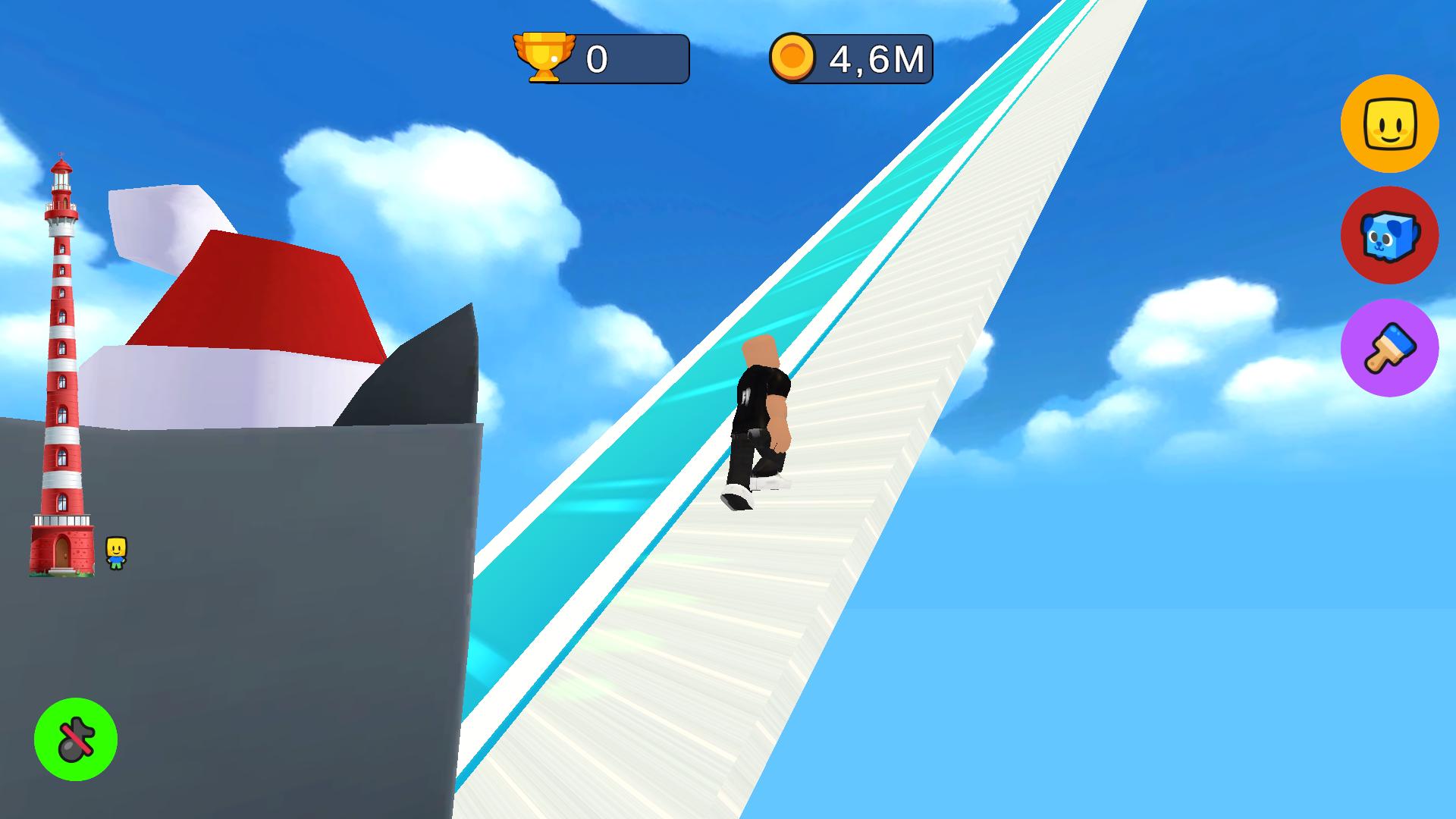Select the smiley face inside the orange circle
This screenshot has width=1456, height=819.
[1390, 126]
